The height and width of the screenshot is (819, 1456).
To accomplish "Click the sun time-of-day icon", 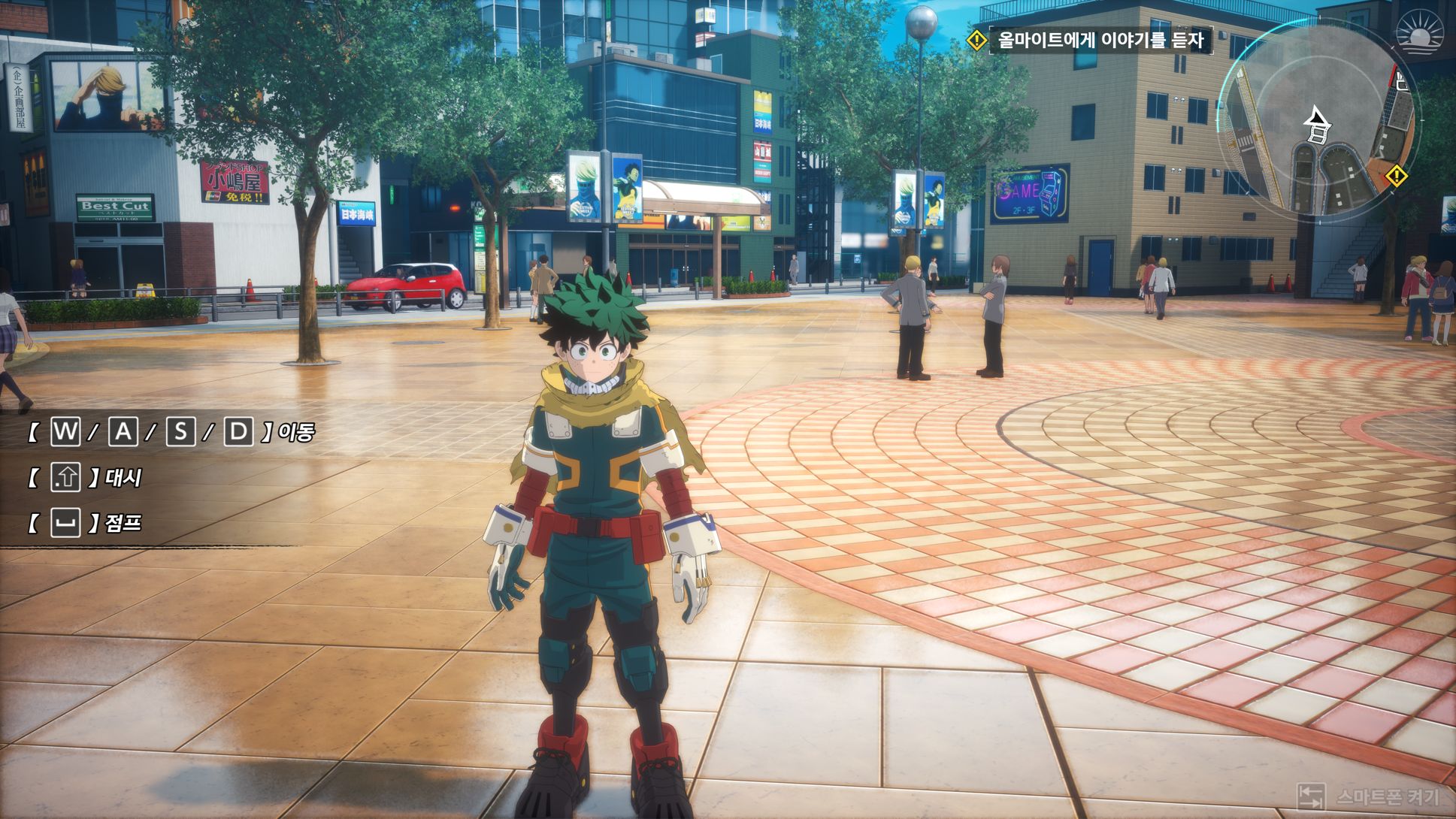I will [x=1420, y=33].
